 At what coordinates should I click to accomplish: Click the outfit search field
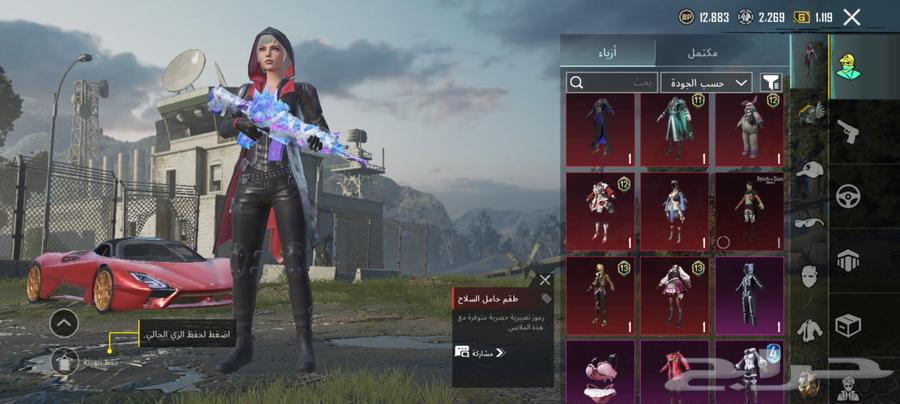613,82
